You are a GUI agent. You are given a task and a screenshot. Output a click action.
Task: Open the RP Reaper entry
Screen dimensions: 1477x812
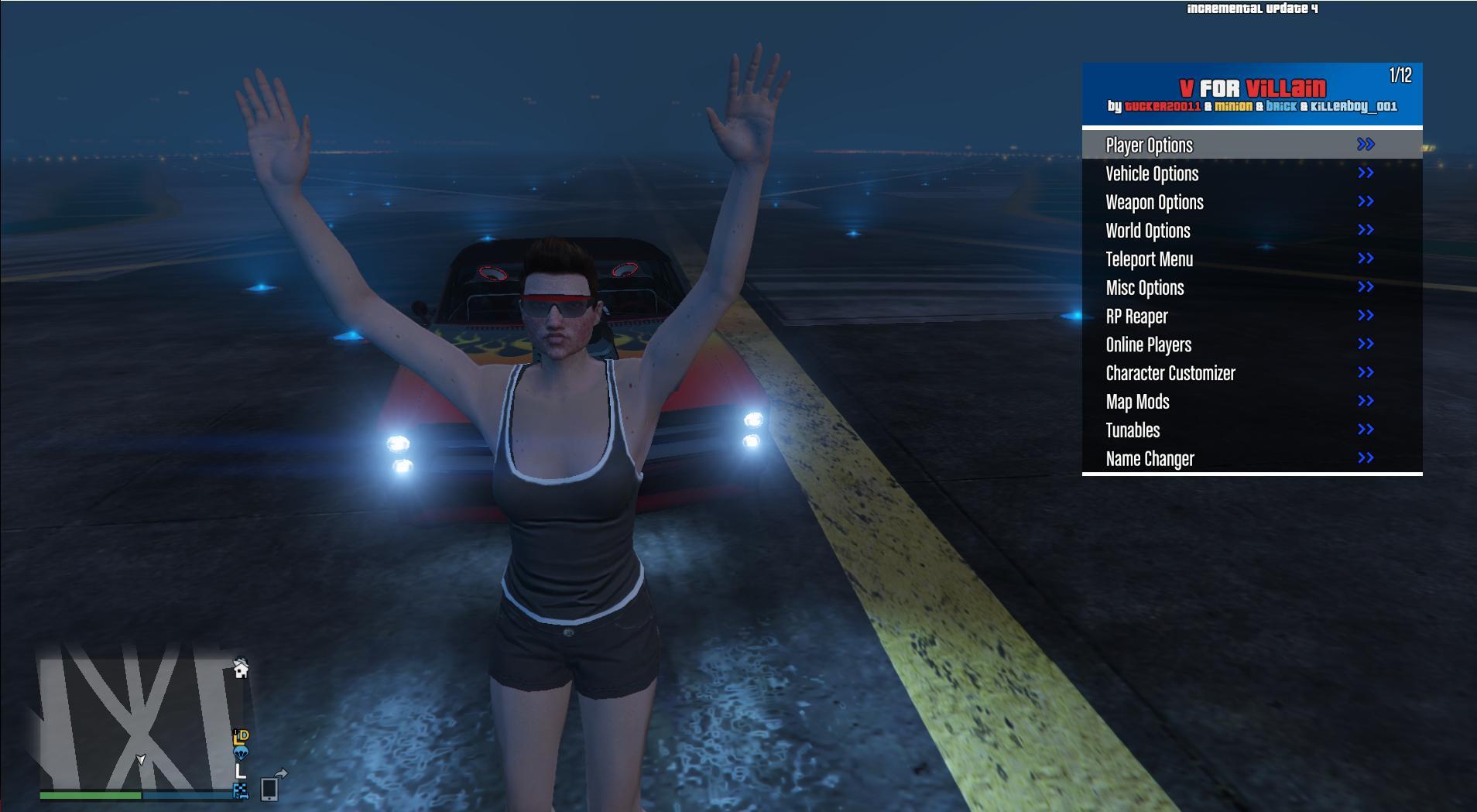pos(1136,317)
